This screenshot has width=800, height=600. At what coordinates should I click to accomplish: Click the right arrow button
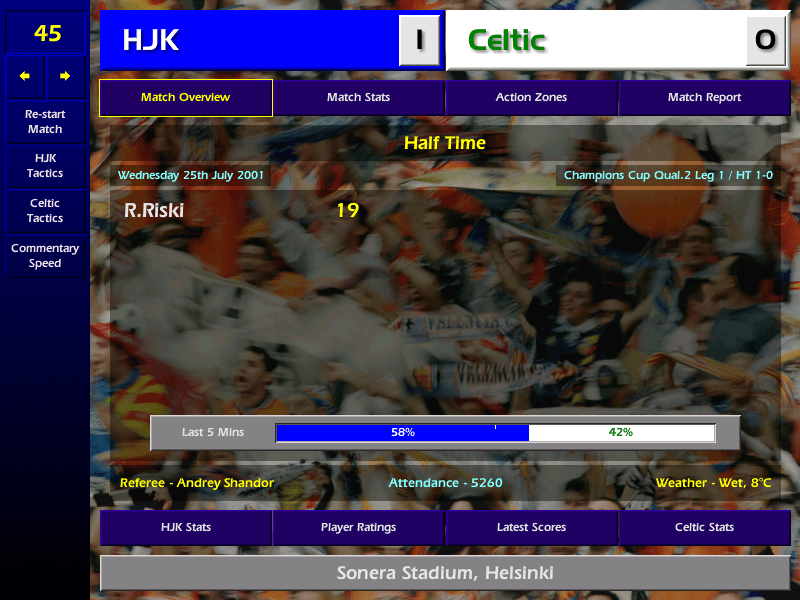click(x=65, y=76)
